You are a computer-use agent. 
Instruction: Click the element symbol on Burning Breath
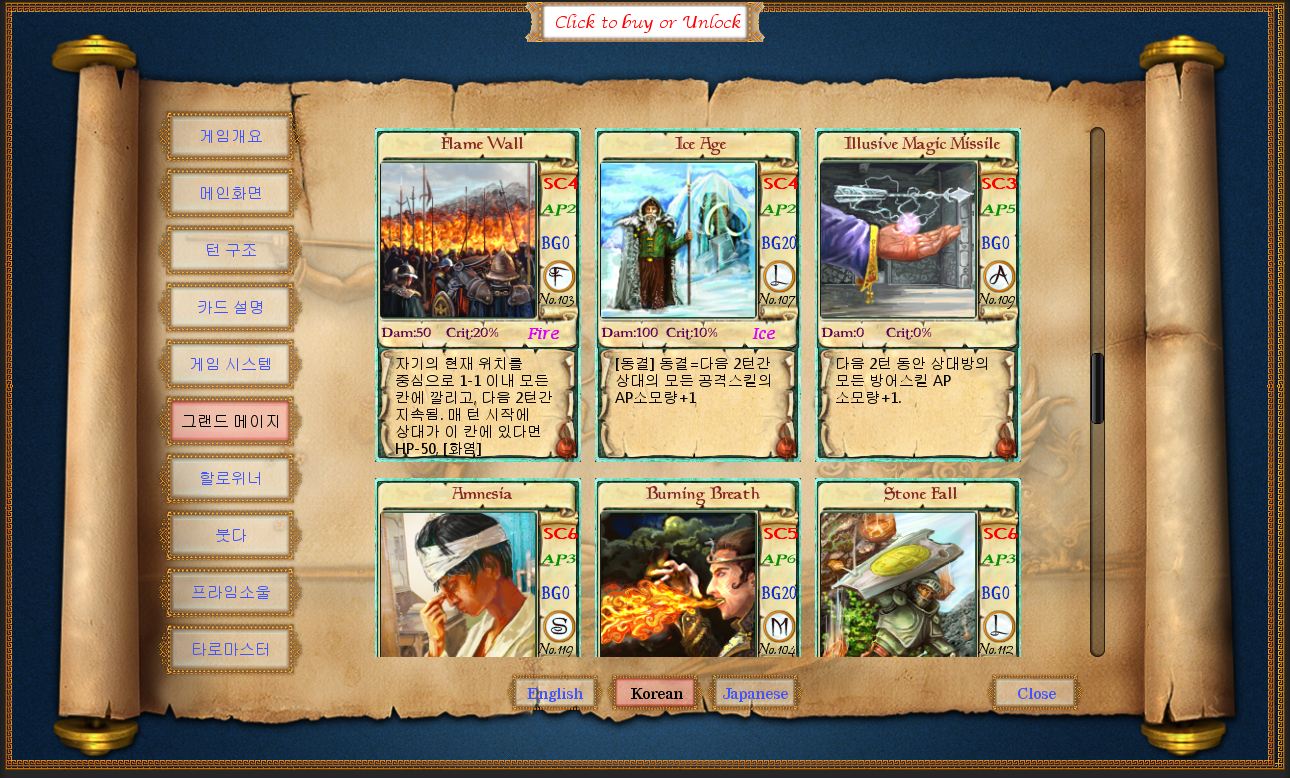click(x=778, y=627)
